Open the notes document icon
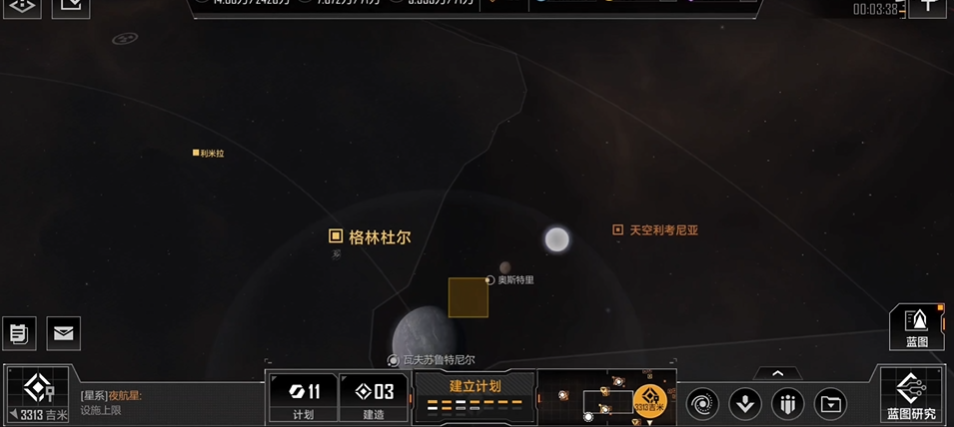The width and height of the screenshot is (954, 427). pyautogui.click(x=19, y=333)
